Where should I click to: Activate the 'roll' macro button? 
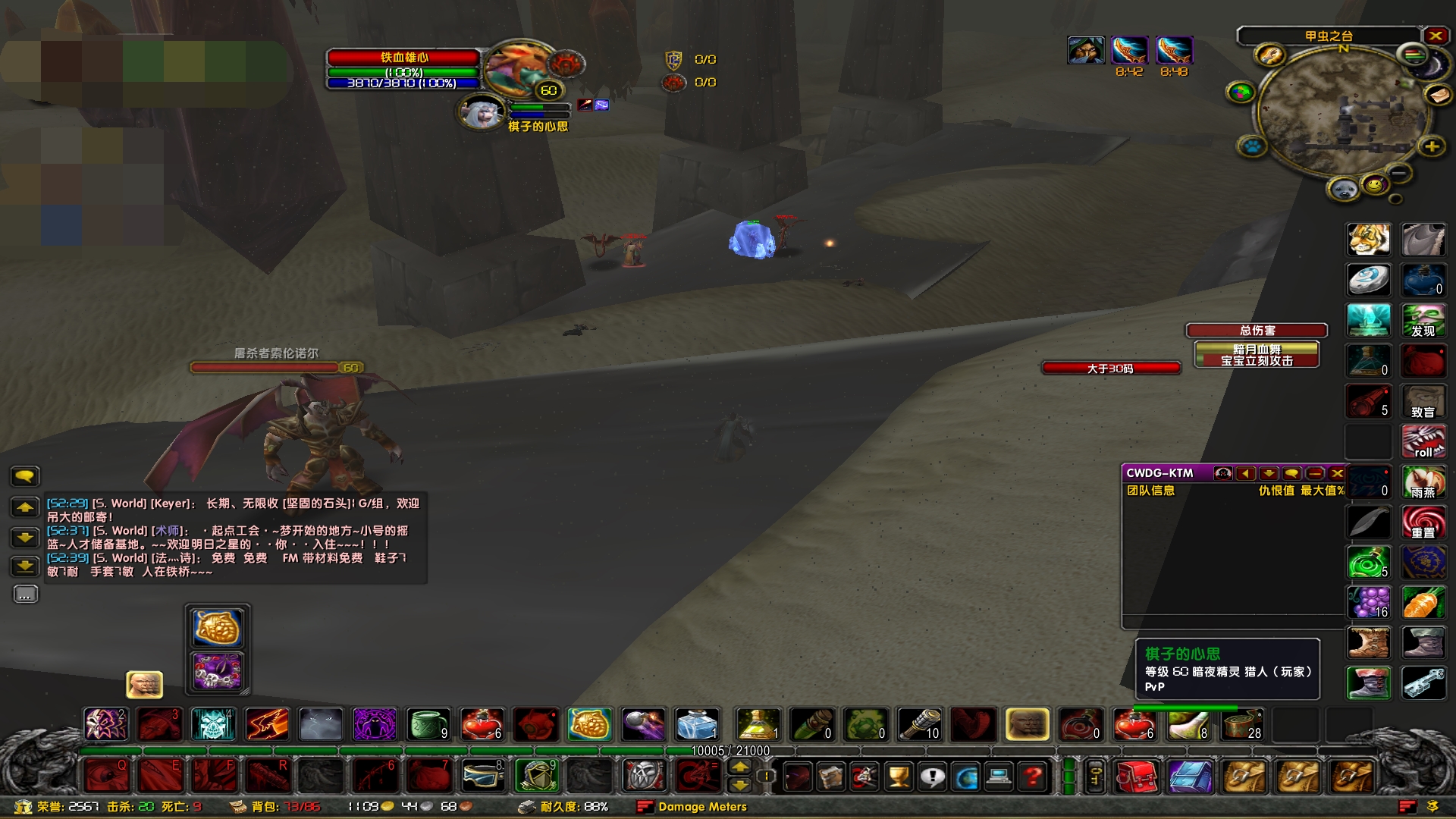tap(1423, 442)
